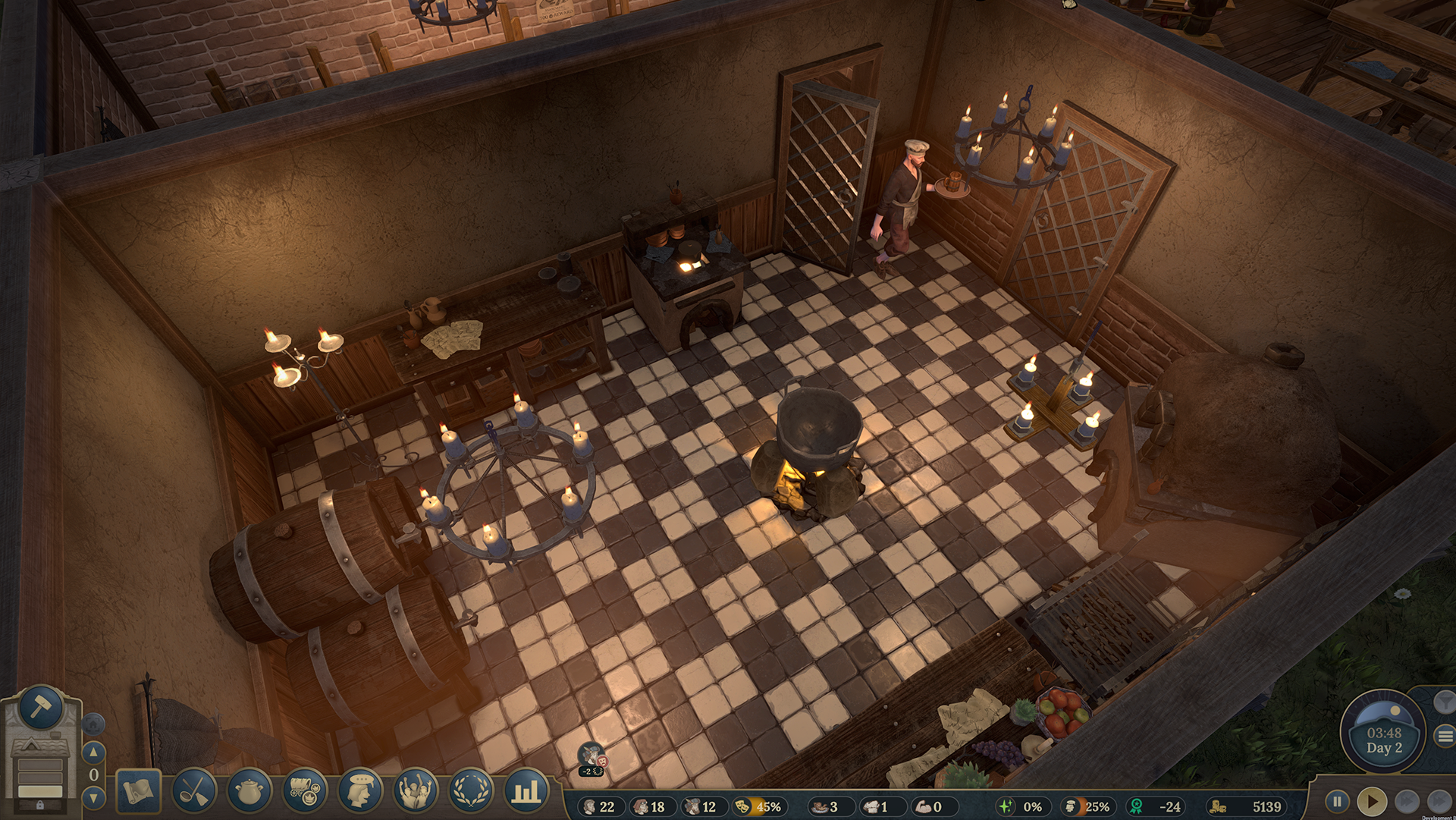1456x820 pixels.
Task: Resume normal game speed with play
Action: coord(1373,800)
